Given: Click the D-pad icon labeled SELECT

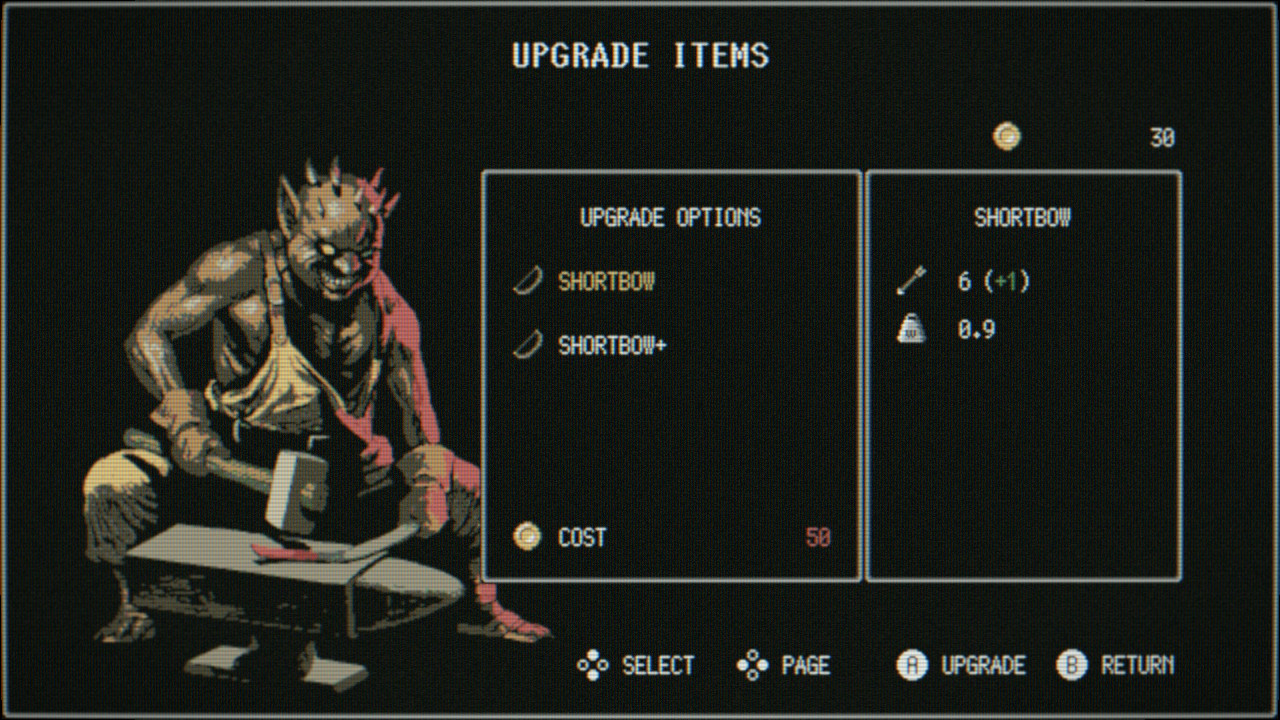Looking at the screenshot, I should 593,665.
